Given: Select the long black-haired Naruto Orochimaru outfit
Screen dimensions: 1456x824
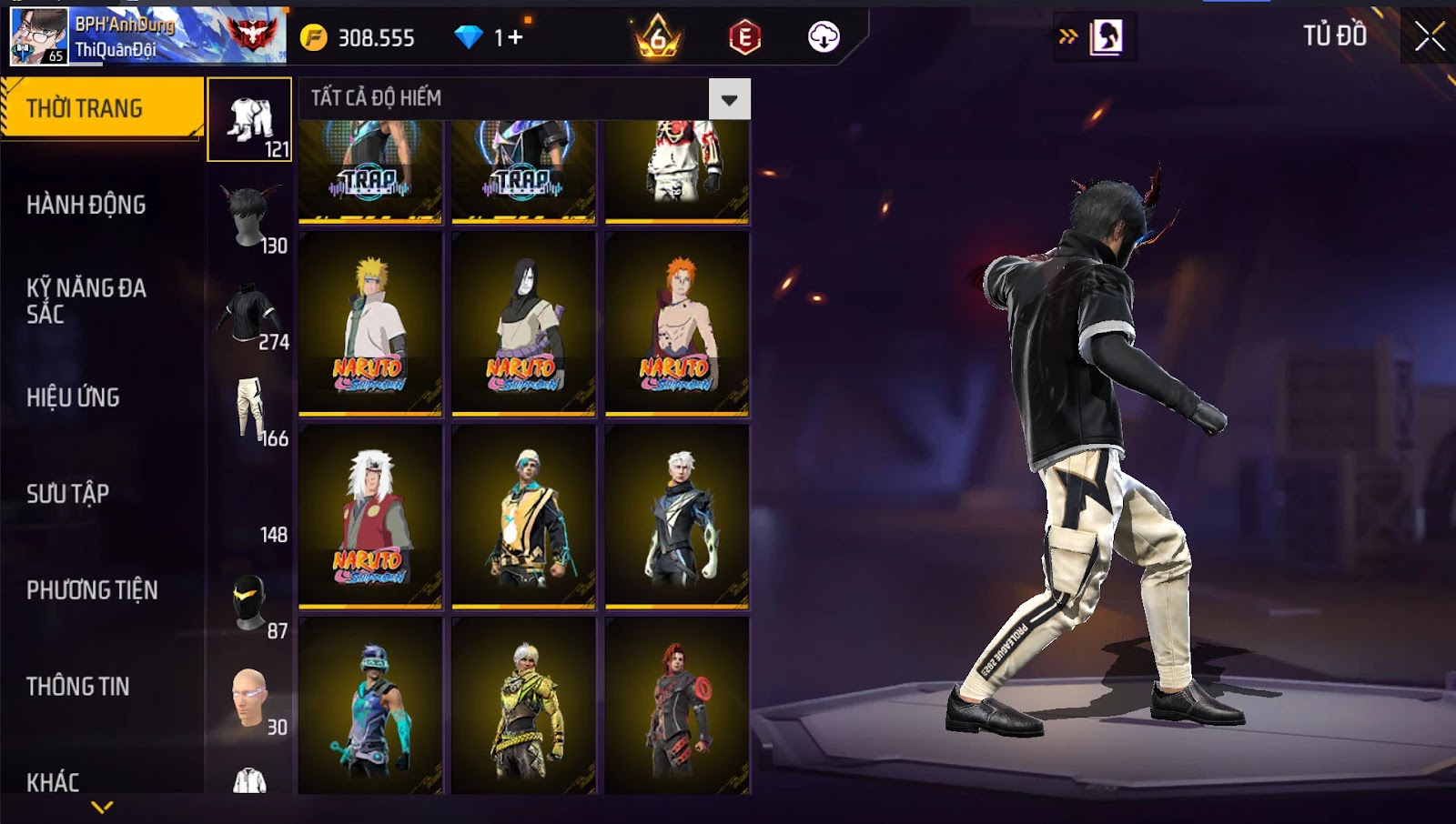Looking at the screenshot, I should [x=523, y=323].
